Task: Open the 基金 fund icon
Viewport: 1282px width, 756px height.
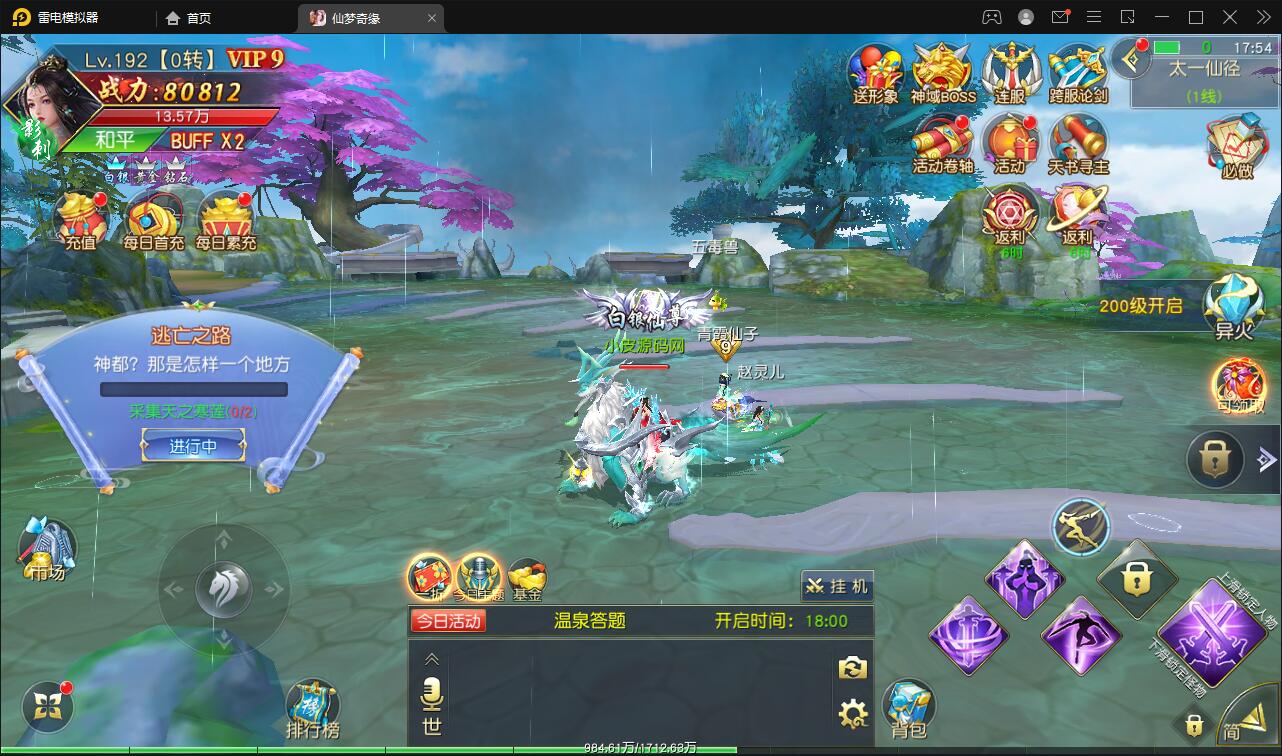Action: (x=527, y=579)
